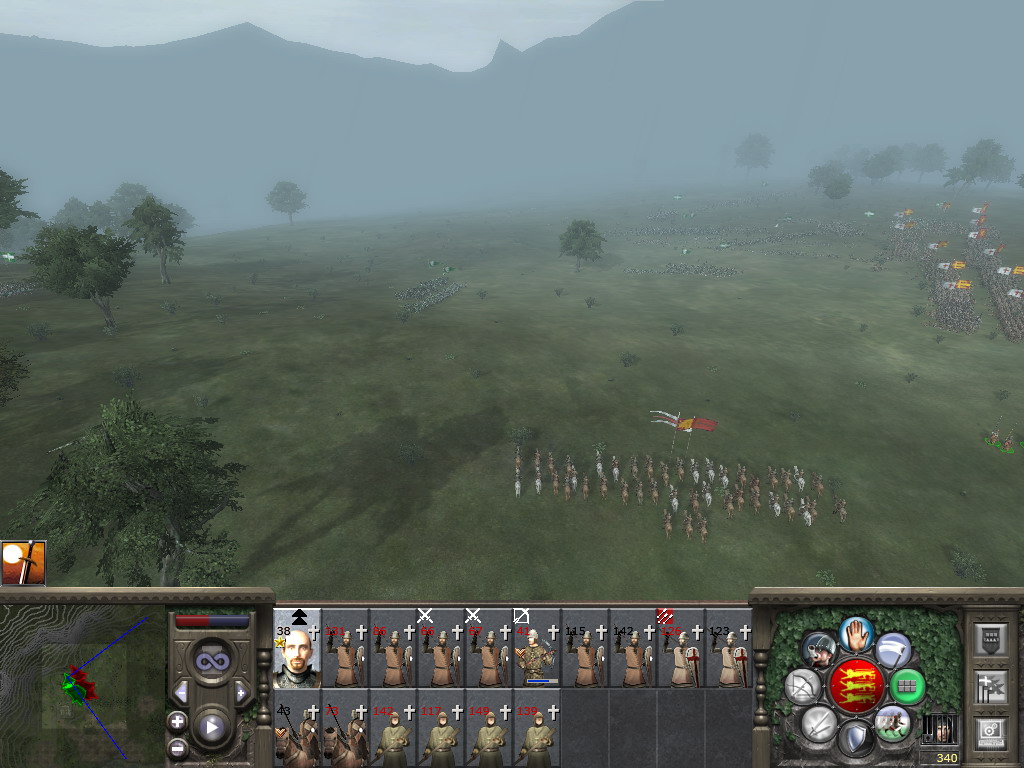Zoom in the battle minimap

click(178, 720)
